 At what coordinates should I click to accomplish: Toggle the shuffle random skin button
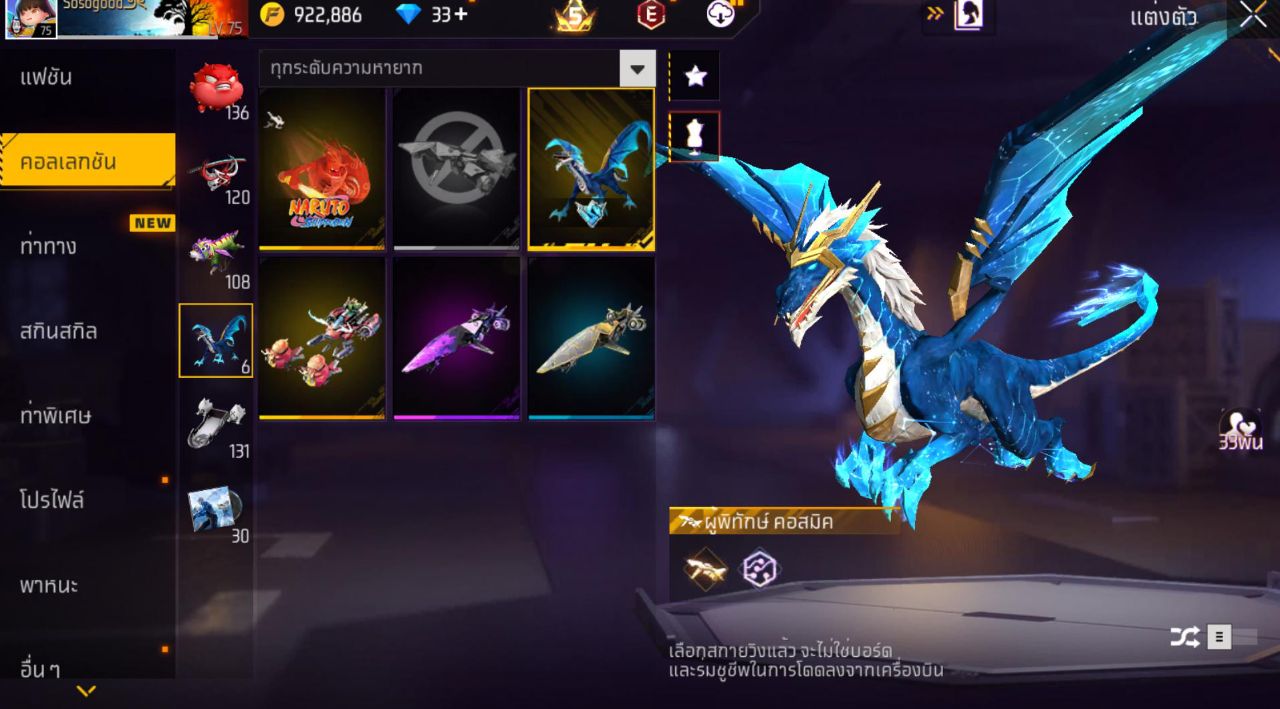point(1185,637)
